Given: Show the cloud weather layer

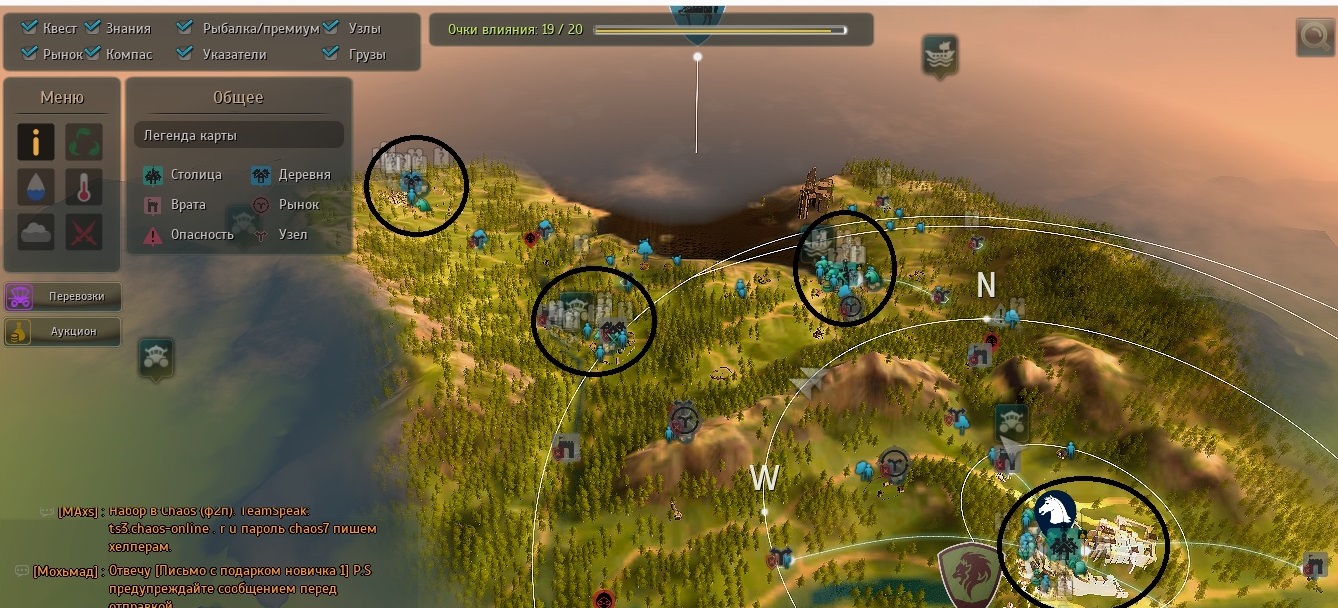Looking at the screenshot, I should 36,232.
